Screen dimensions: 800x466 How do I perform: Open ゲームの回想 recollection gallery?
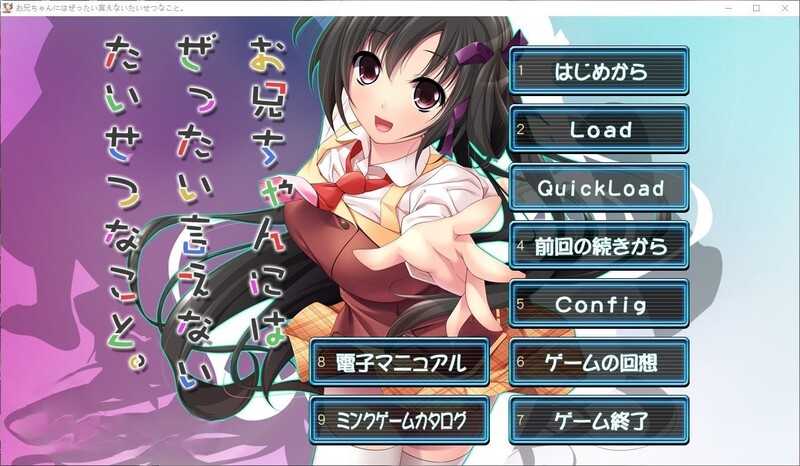tap(600, 362)
